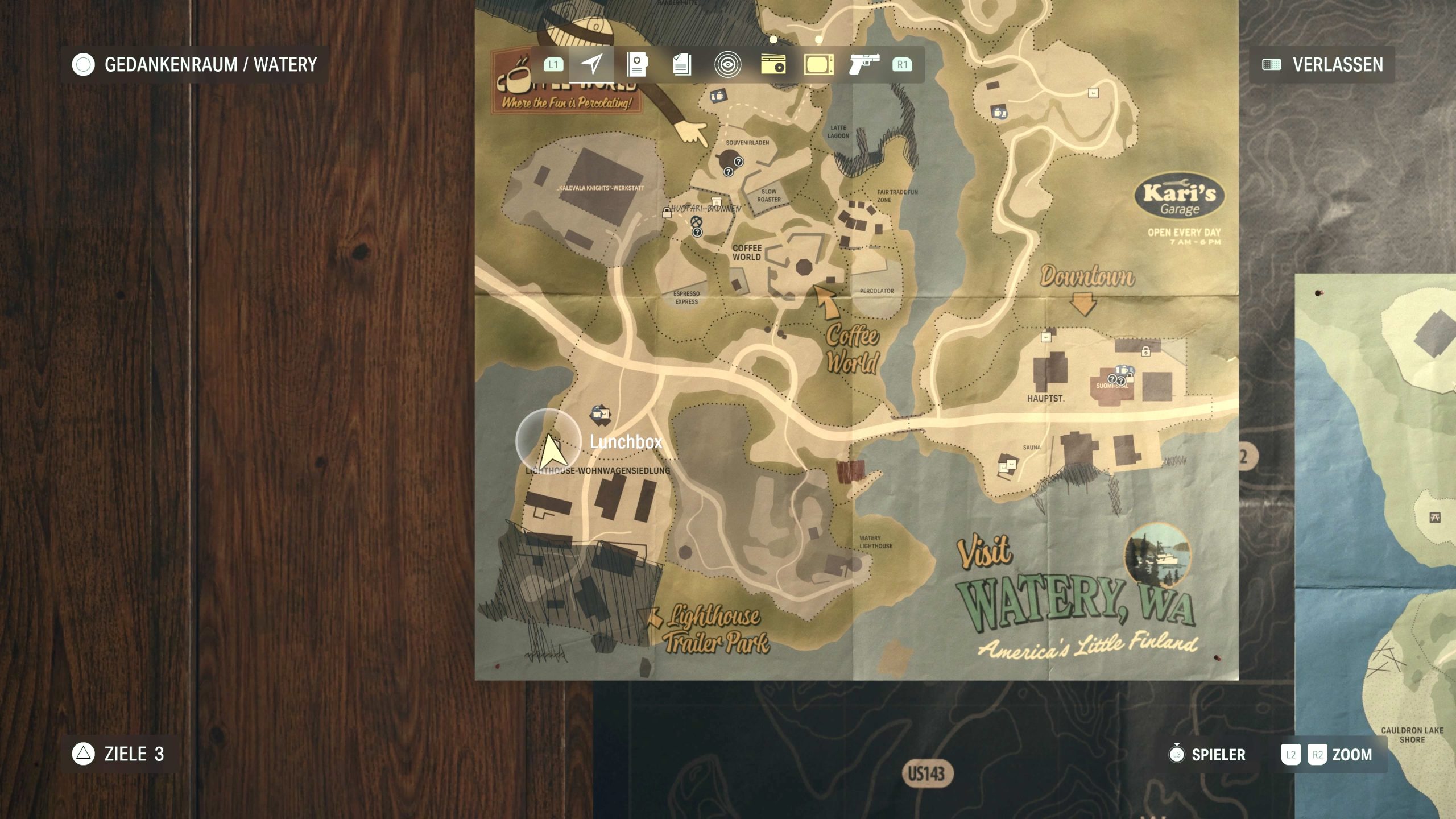The width and height of the screenshot is (1456, 819).
Task: Go back to Gedankenraum / Watery
Action: (x=195, y=64)
